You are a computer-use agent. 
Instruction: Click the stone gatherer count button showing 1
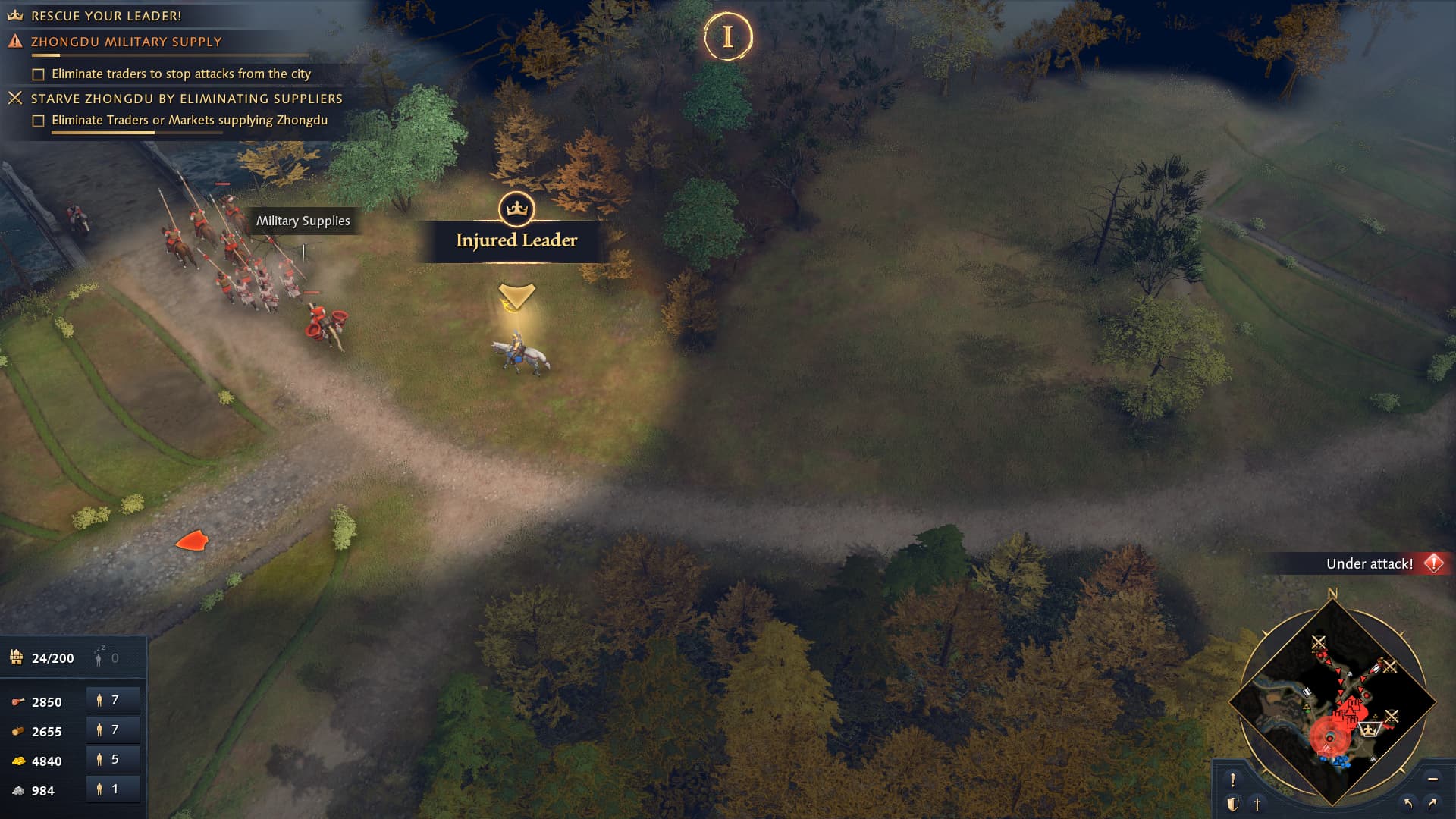pyautogui.click(x=112, y=789)
